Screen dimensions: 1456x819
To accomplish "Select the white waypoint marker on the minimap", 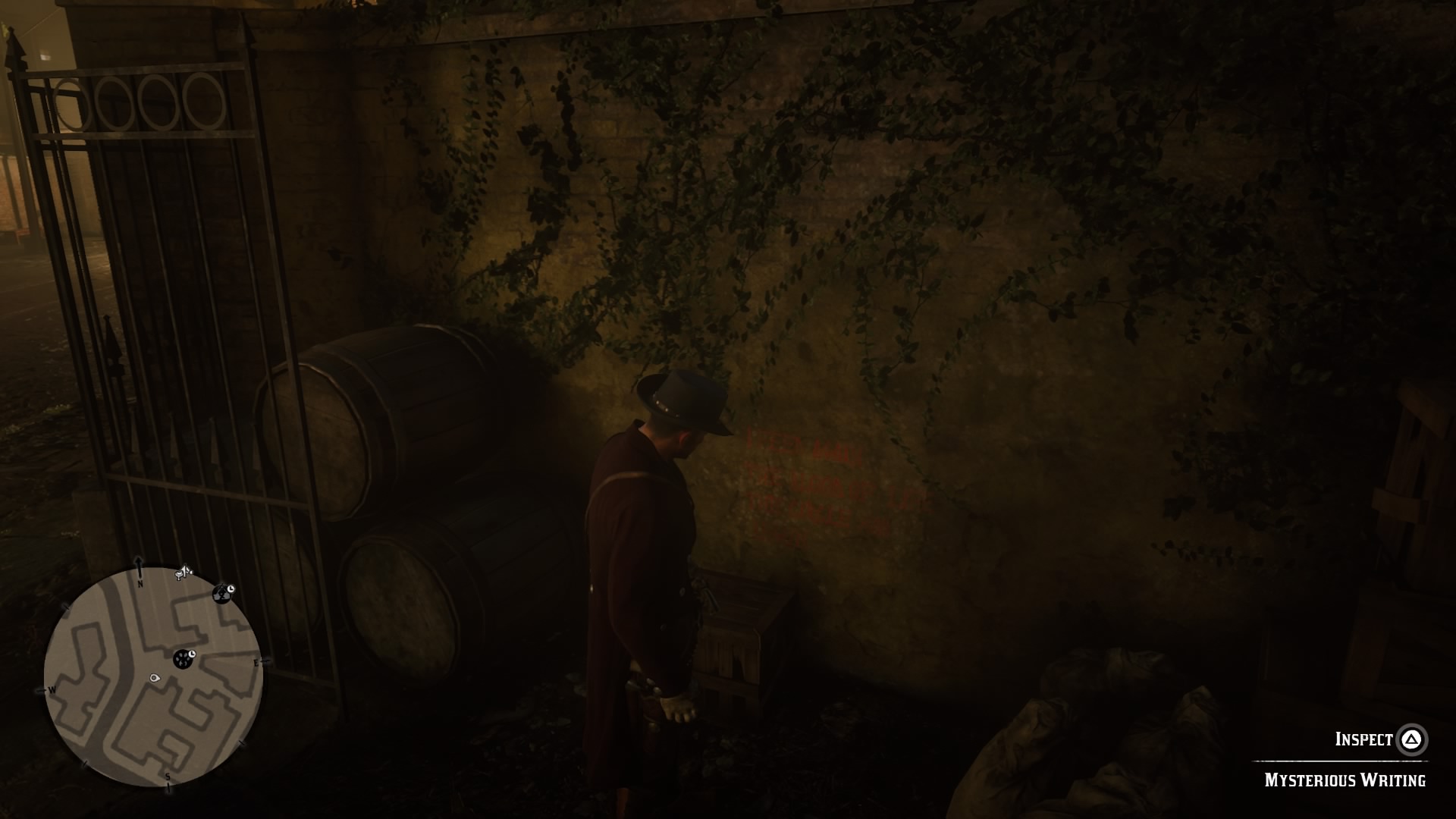I will click(x=155, y=677).
